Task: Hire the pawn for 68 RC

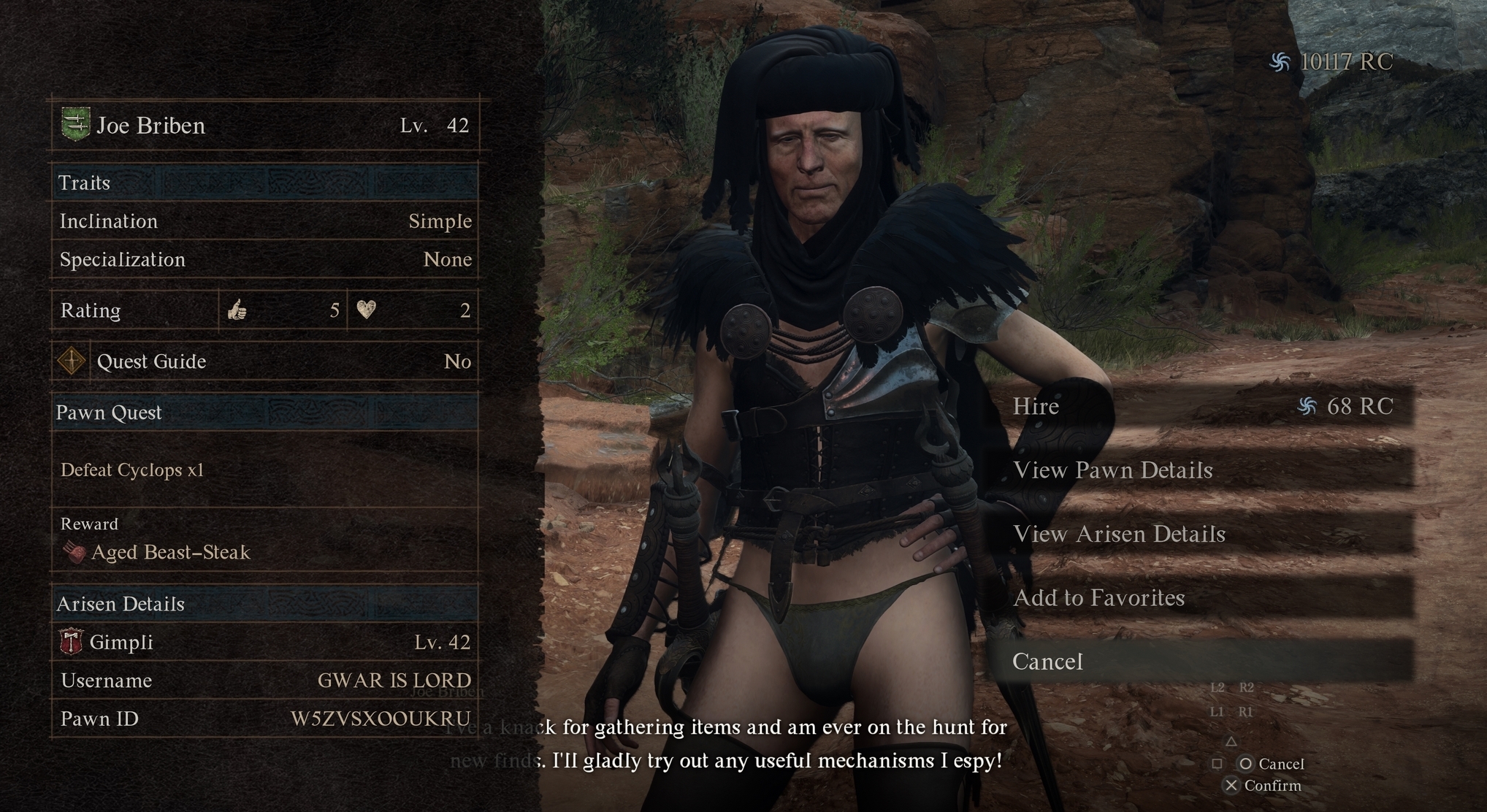Action: (x=1201, y=406)
